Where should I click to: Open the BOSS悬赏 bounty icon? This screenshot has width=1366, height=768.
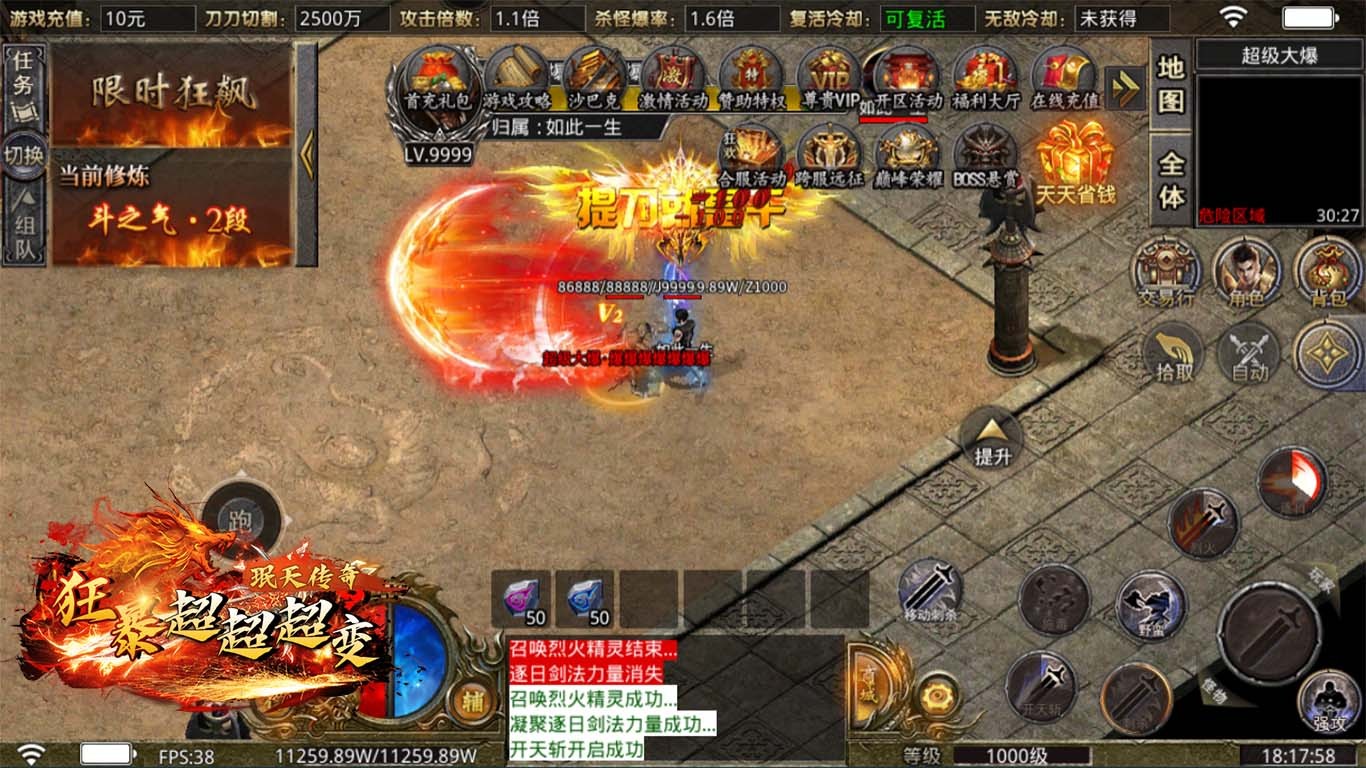click(986, 157)
